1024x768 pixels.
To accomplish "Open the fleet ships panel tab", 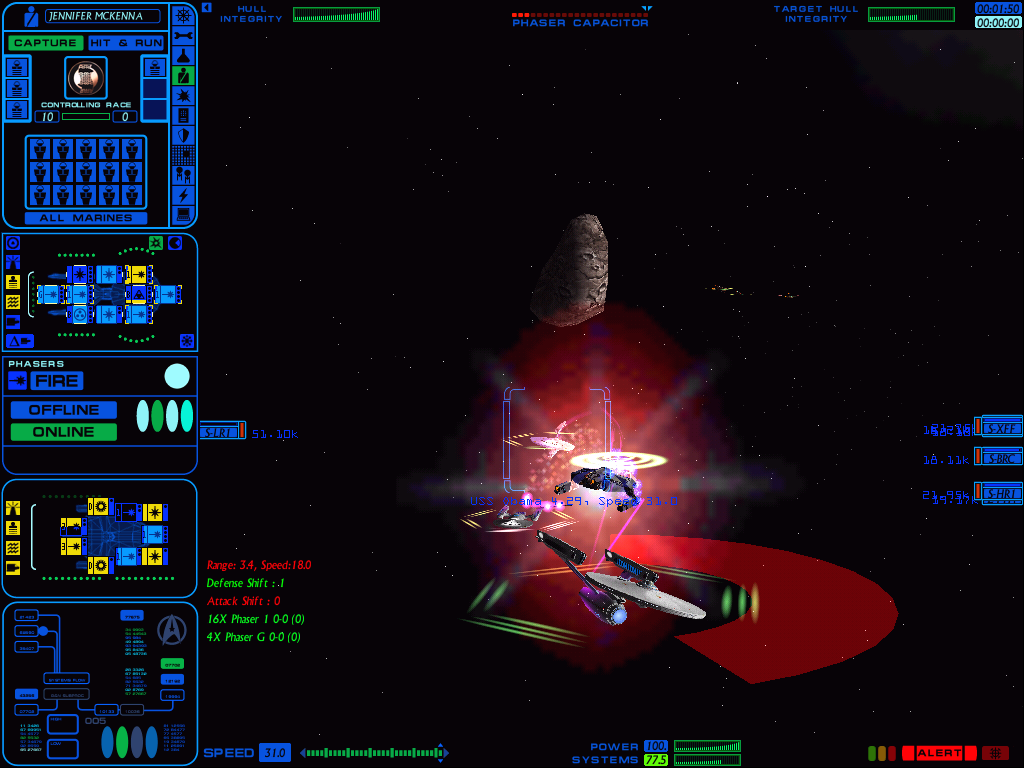I will point(183,175).
